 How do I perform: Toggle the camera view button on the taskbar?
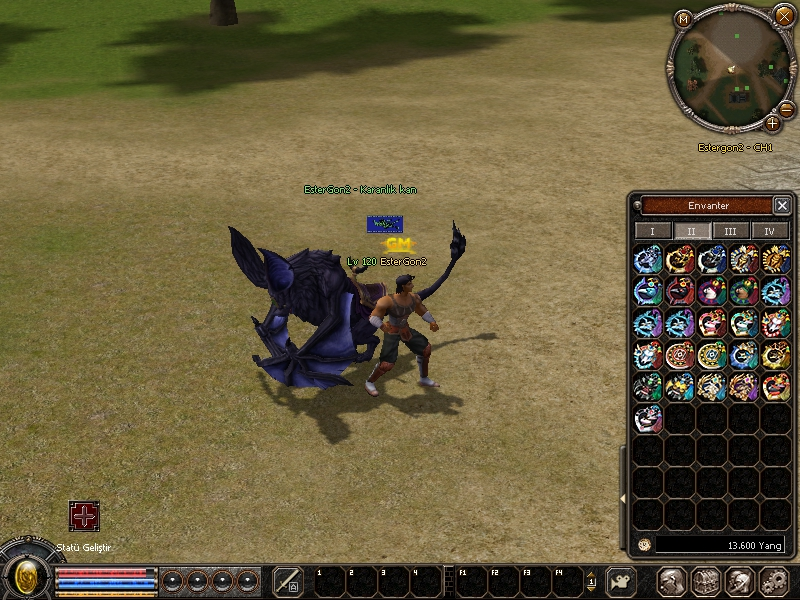pyautogui.click(x=622, y=581)
